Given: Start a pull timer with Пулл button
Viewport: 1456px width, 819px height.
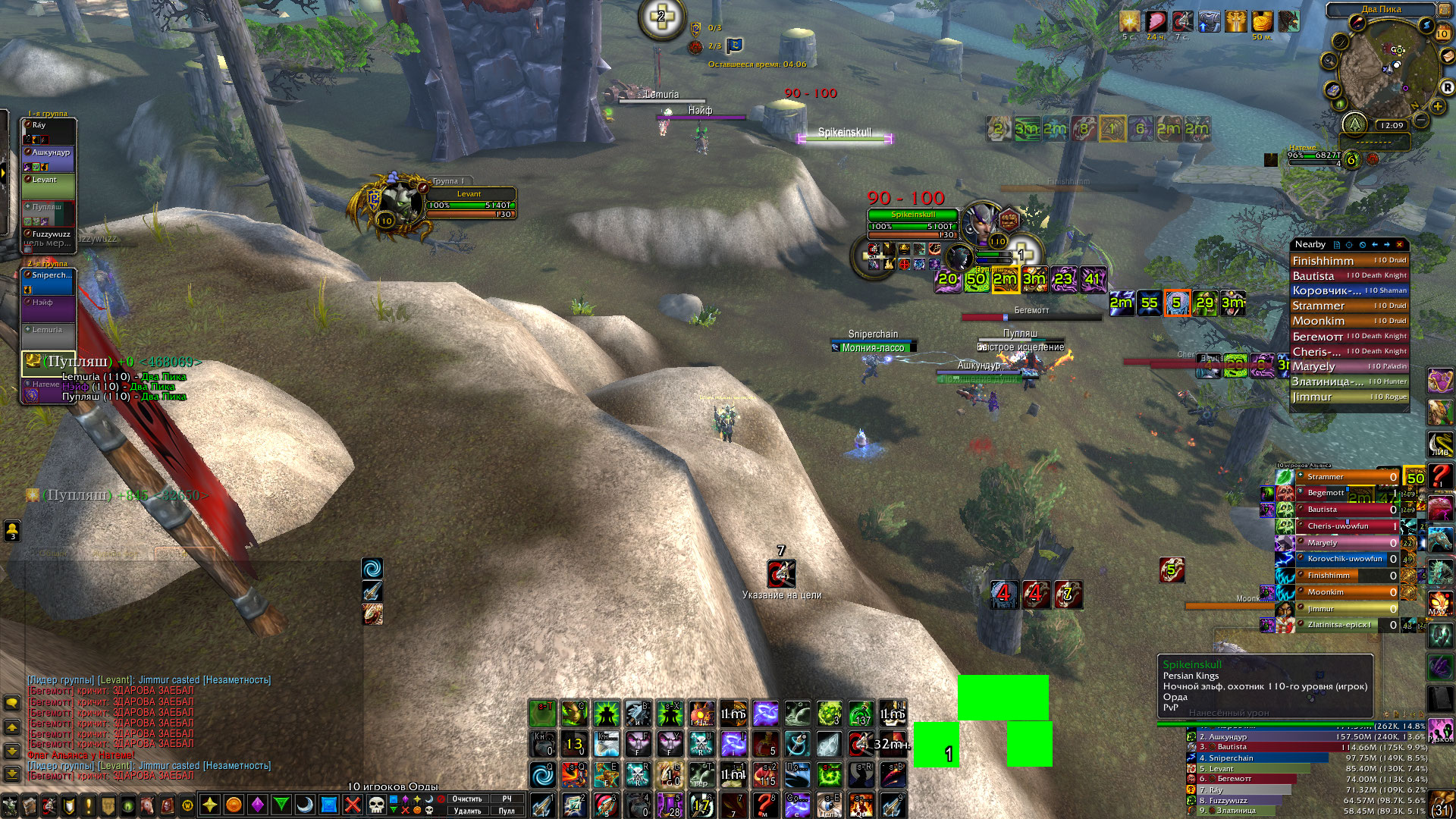Looking at the screenshot, I should pyautogui.click(x=507, y=811).
